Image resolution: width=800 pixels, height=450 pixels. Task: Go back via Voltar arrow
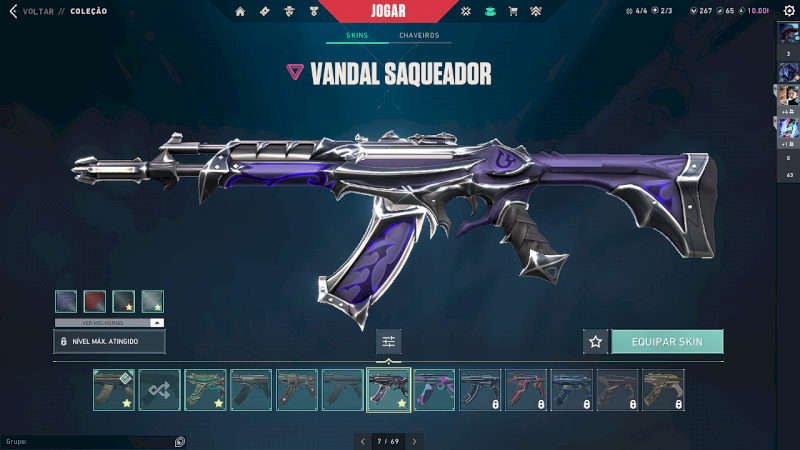[x=13, y=12]
